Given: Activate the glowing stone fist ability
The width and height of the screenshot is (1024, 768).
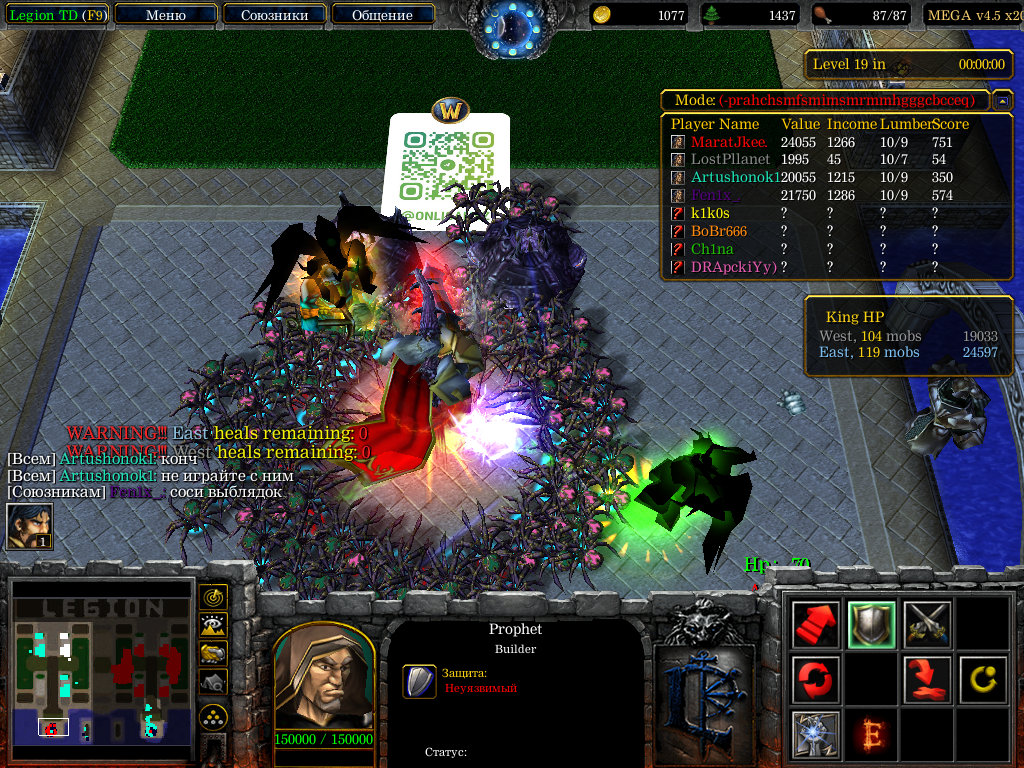Looking at the screenshot, I should click(815, 734).
